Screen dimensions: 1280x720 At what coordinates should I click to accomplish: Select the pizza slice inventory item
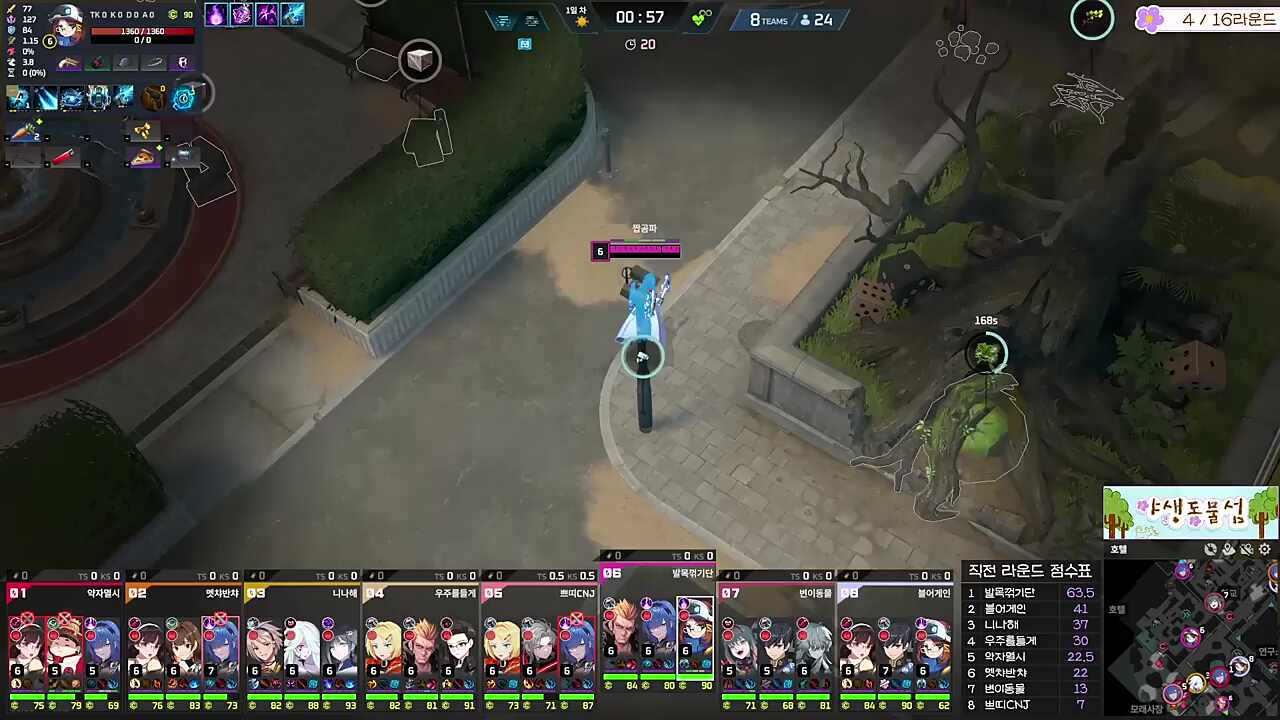[142, 157]
